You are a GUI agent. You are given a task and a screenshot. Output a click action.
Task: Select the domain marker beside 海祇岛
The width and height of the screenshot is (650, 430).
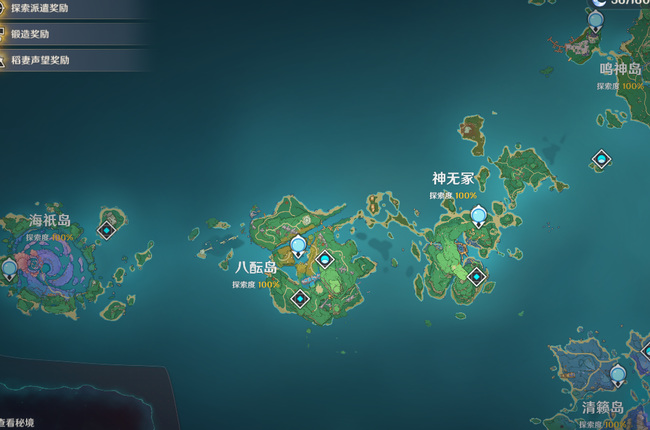pos(107,230)
